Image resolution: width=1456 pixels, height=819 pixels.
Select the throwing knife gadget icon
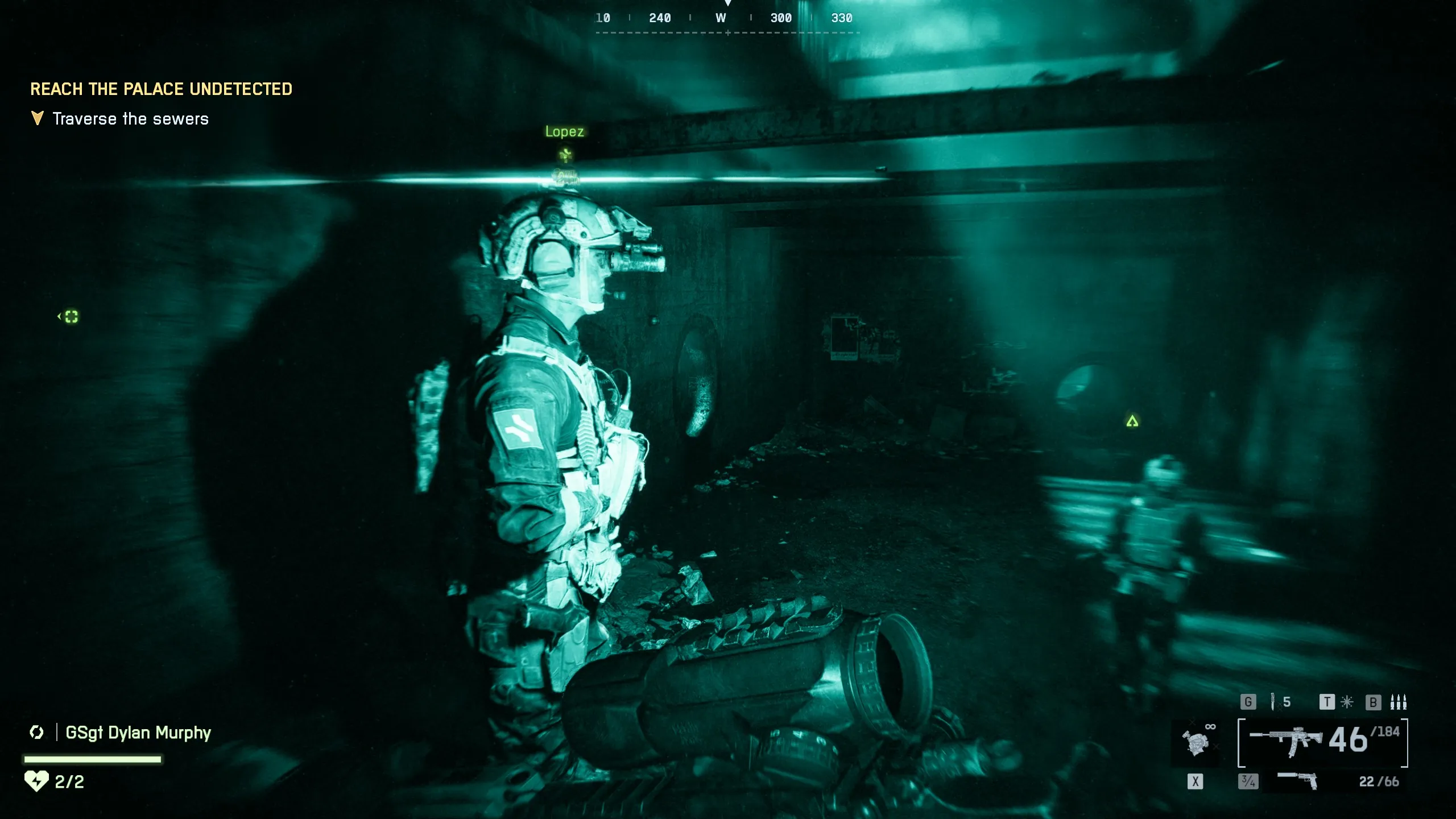pyautogui.click(x=1273, y=701)
